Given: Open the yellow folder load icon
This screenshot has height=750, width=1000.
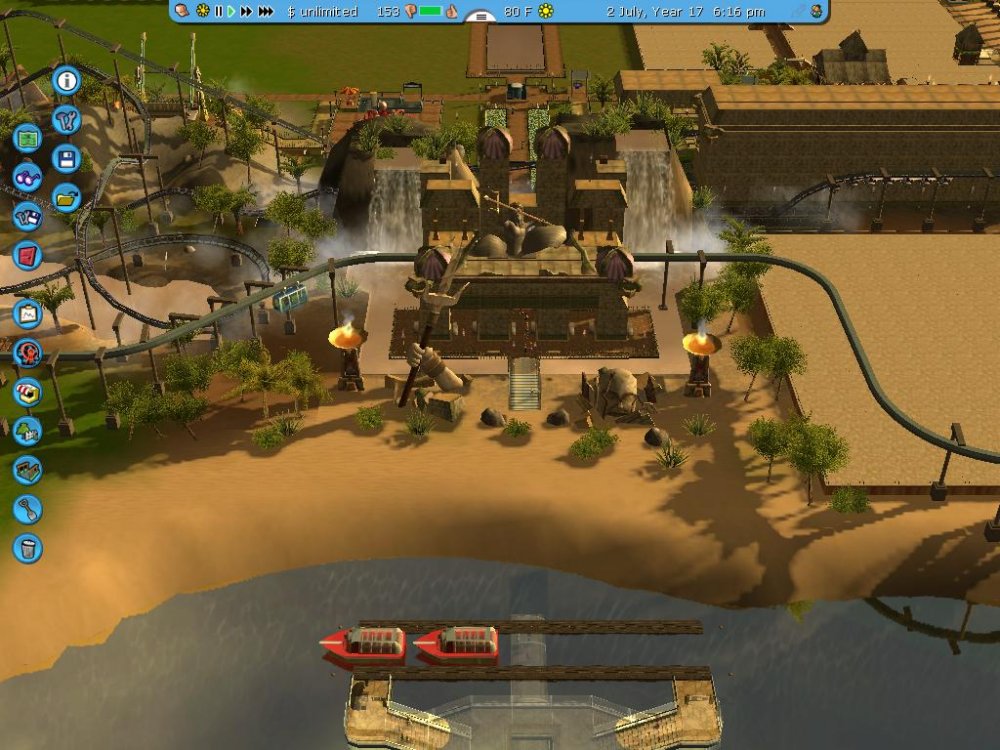Looking at the screenshot, I should coord(67,197).
